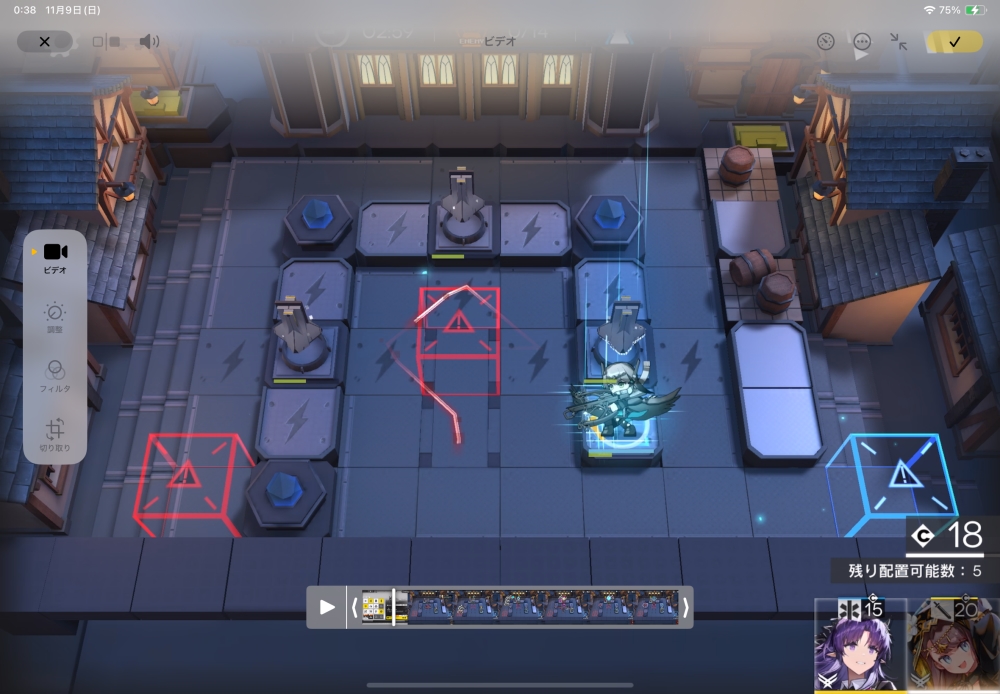Viewport: 1000px width, 694px height.
Task: Open the playback speed dial icon
Action: 825,42
